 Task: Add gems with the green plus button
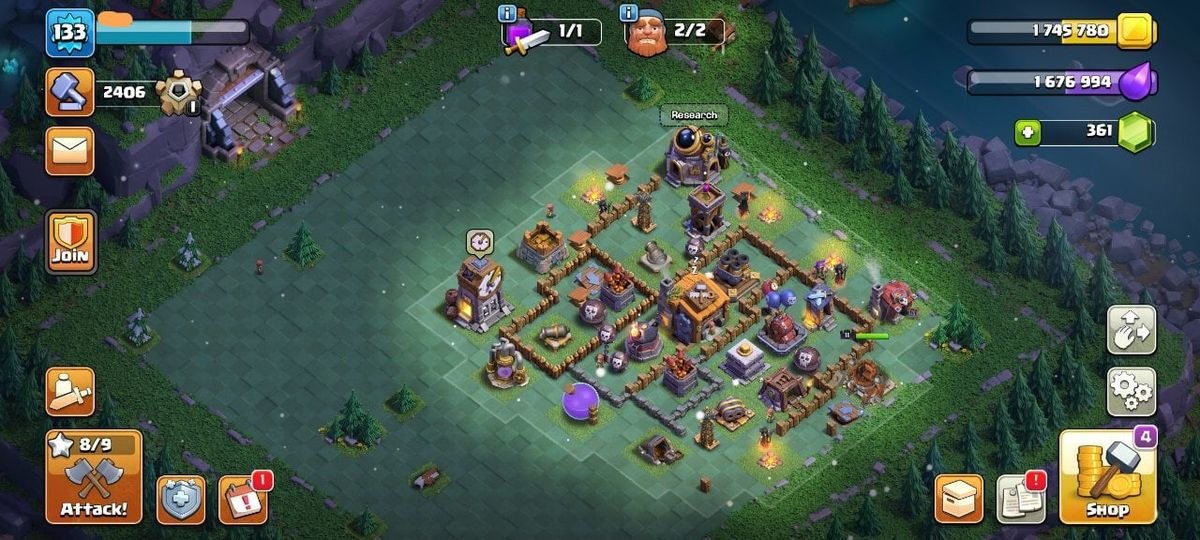click(1026, 132)
